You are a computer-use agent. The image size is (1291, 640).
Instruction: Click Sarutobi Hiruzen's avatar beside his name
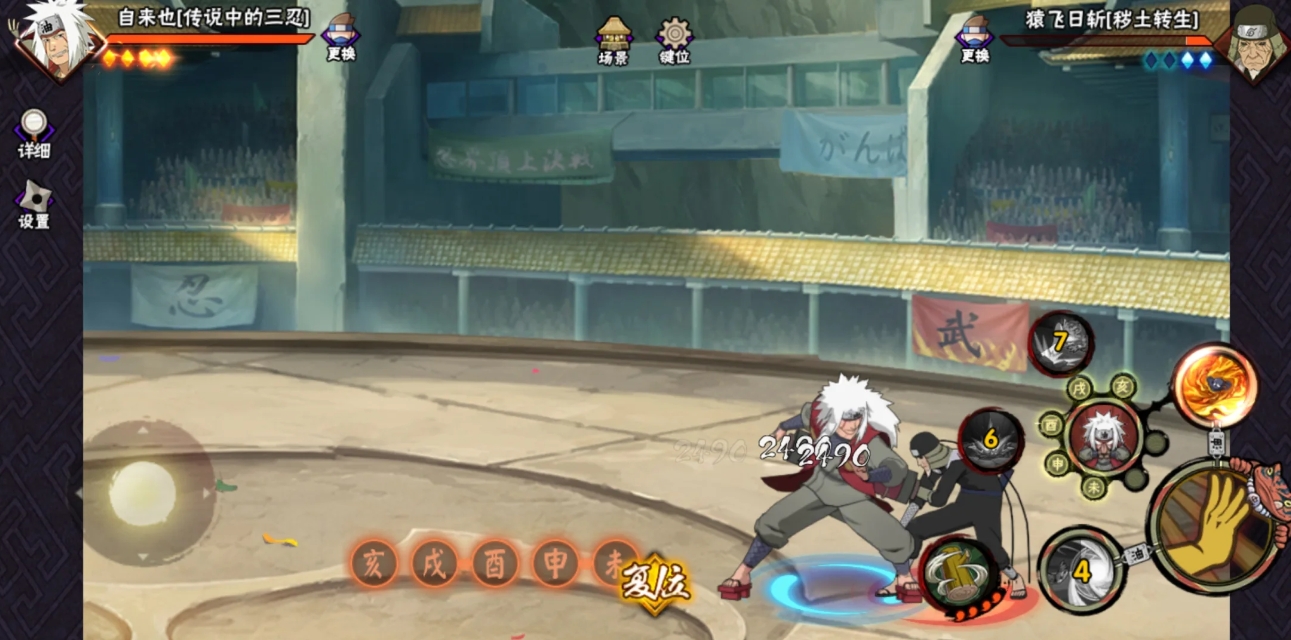click(1254, 40)
